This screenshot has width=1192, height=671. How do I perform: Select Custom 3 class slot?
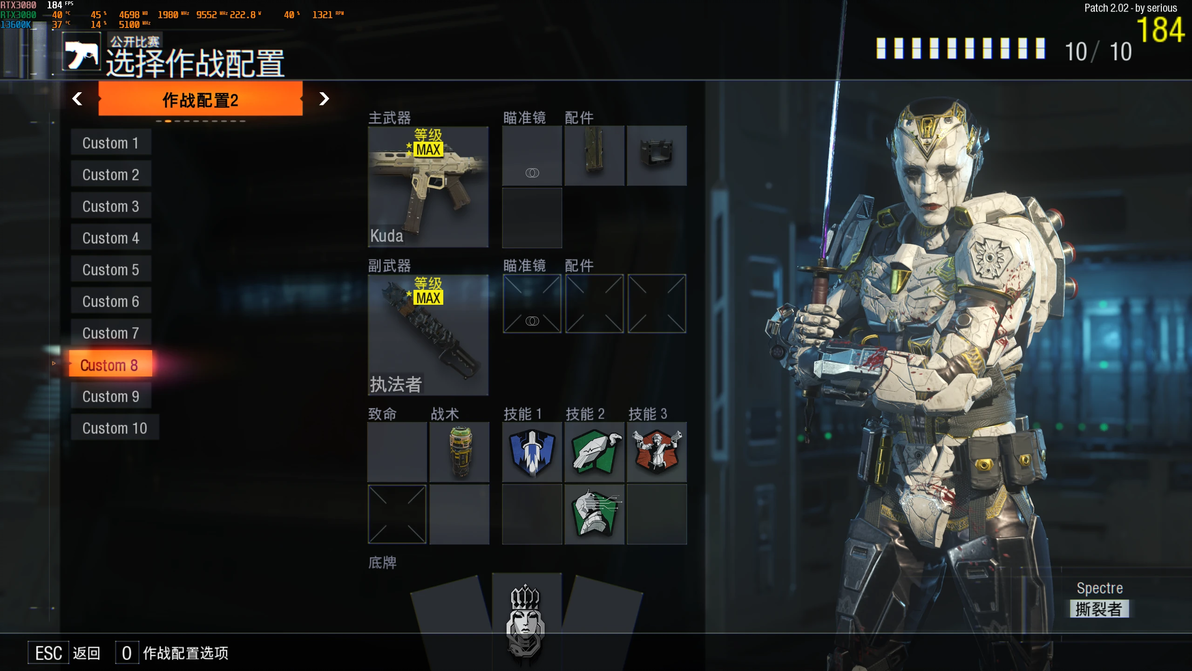pos(110,207)
